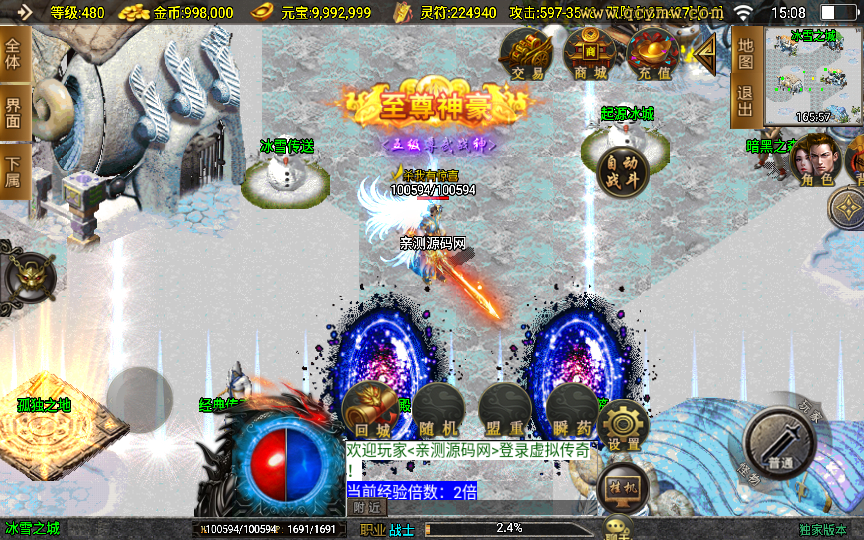Select the 附近 nearby chat channel
This screenshot has width=864, height=540.
(x=368, y=507)
